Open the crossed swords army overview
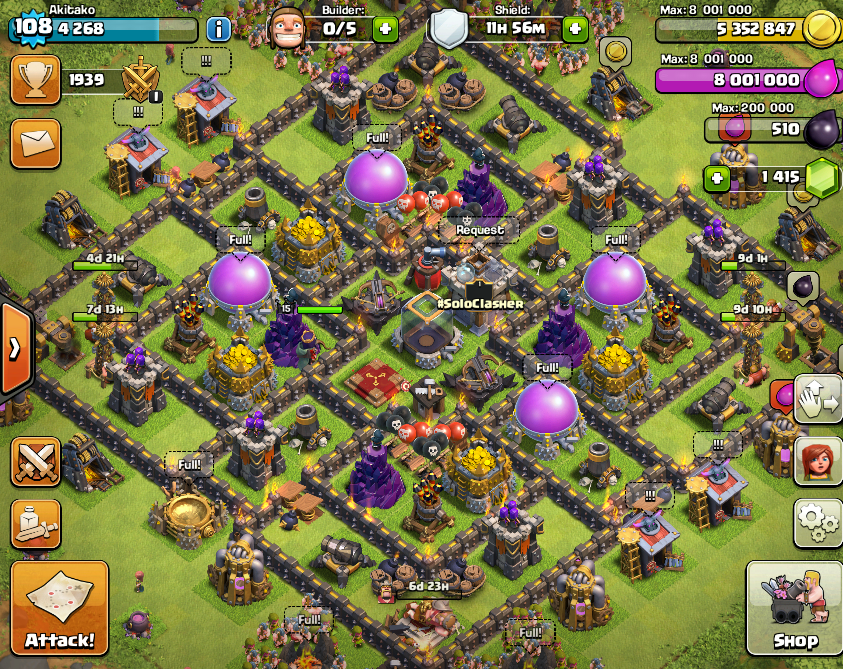The image size is (843, 669). pyautogui.click(x=35, y=462)
